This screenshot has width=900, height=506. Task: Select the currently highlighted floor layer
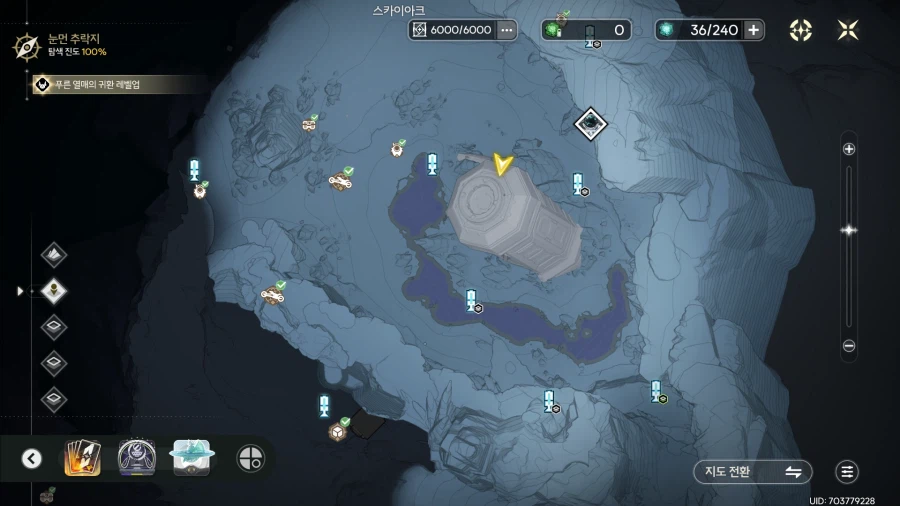click(54, 291)
